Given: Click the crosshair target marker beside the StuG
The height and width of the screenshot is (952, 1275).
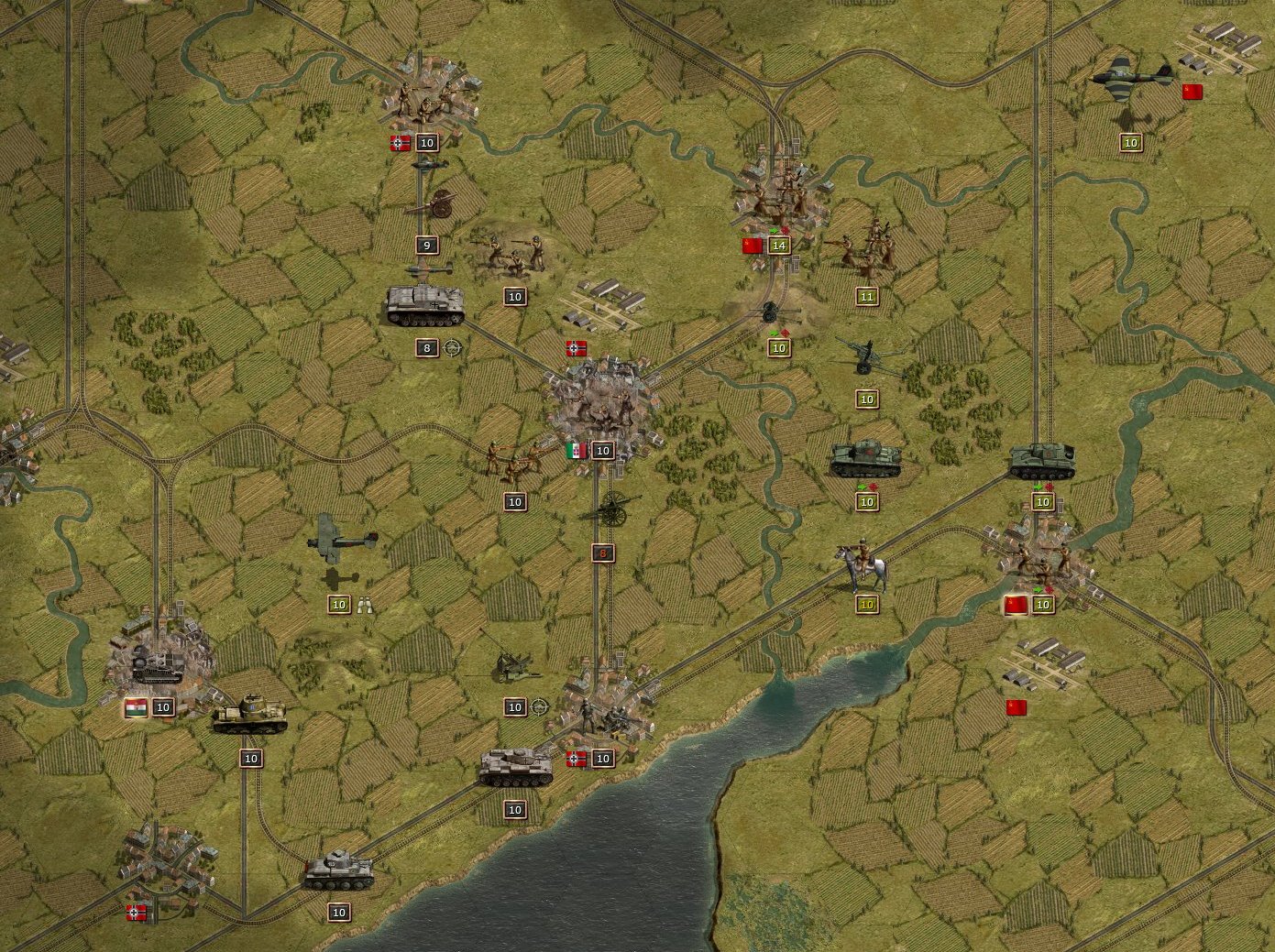Looking at the screenshot, I should click(450, 348).
